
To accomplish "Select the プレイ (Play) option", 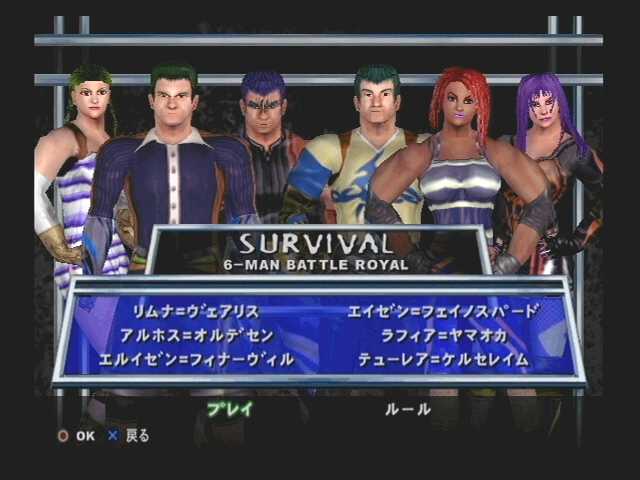I will point(229,408).
